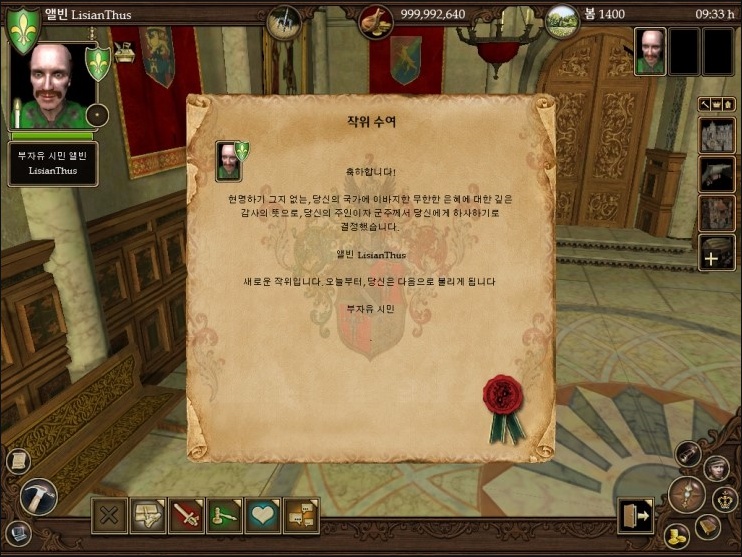The height and width of the screenshot is (557, 742).
Task: Open the speech bubbles talk action
Action: point(300,516)
